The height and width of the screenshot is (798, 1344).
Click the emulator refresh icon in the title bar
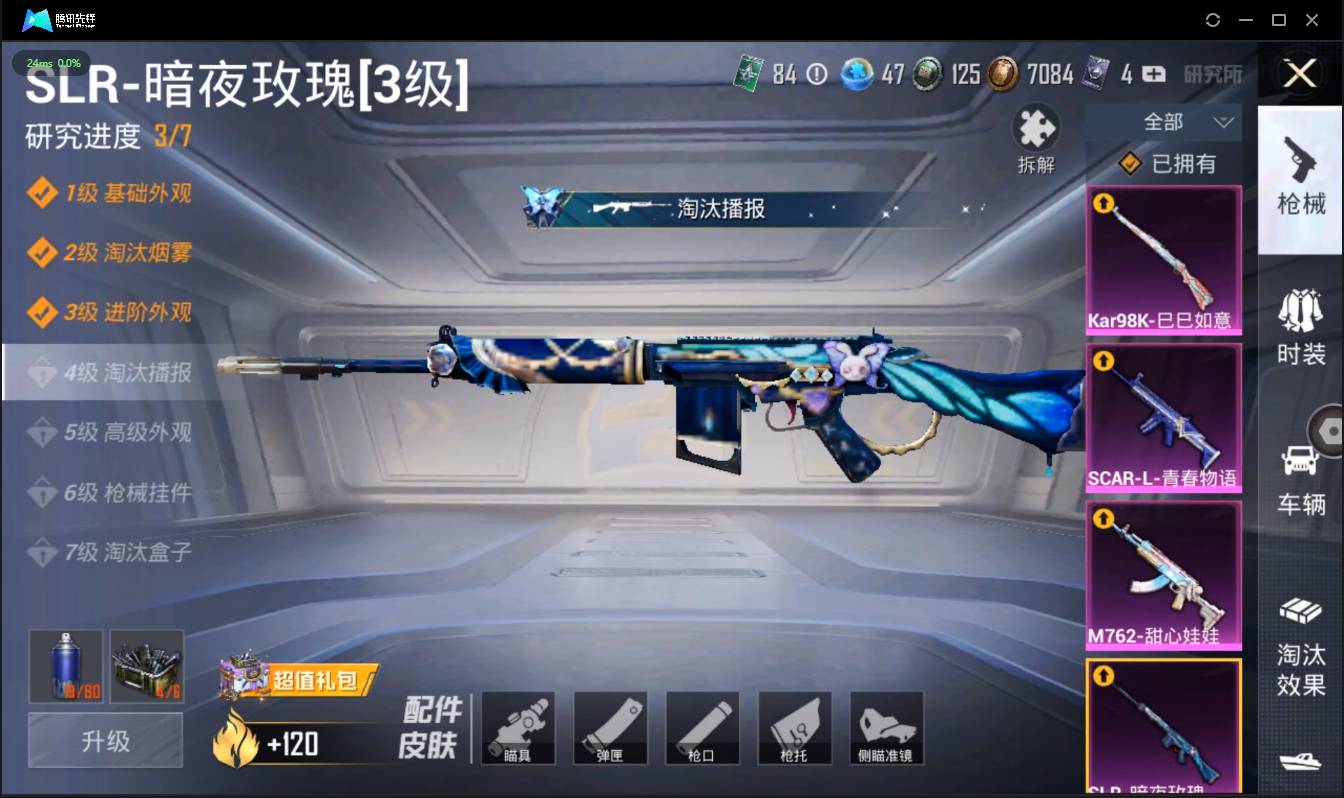click(x=1213, y=20)
